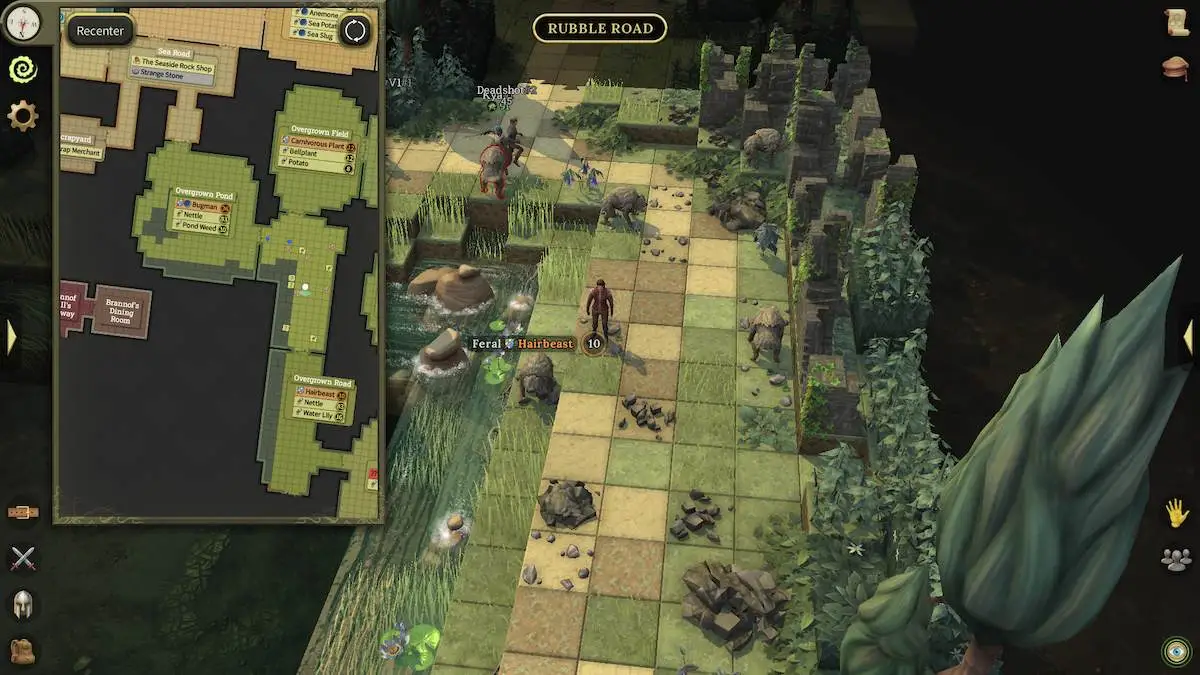1200x675 pixels.
Task: Expand the left side panel arrow
Action: tap(11, 337)
